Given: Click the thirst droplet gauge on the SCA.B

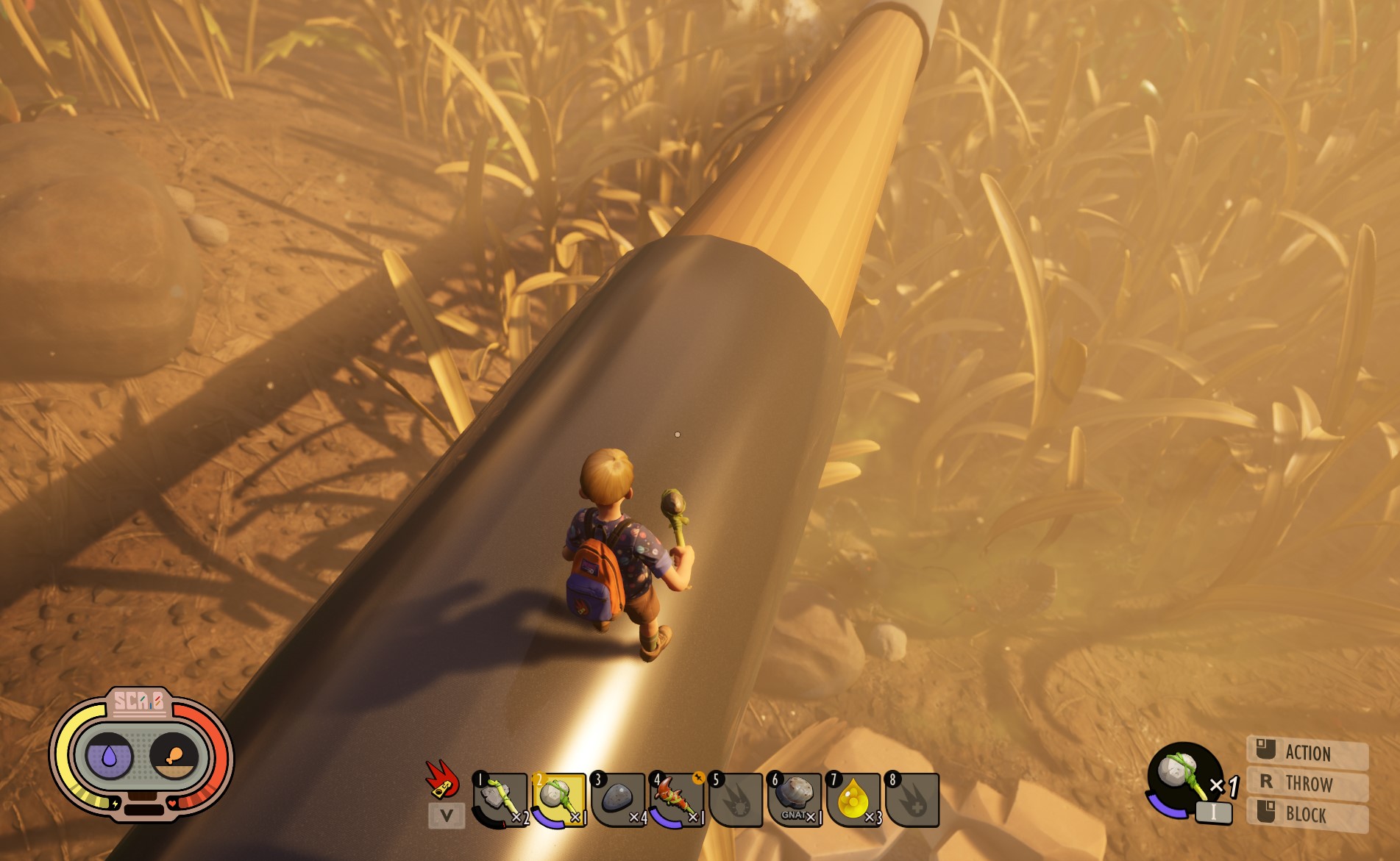Looking at the screenshot, I should coord(109,754).
